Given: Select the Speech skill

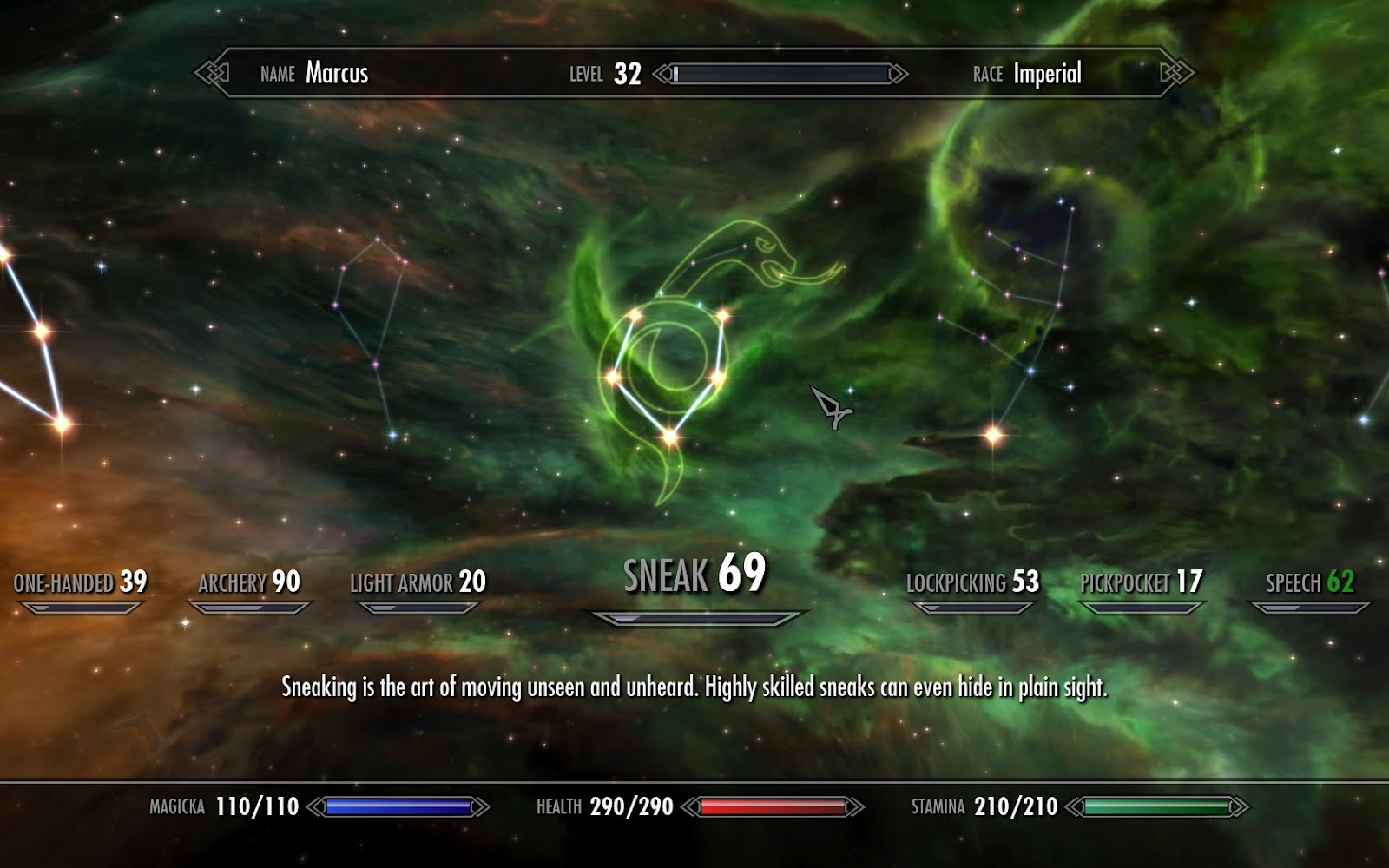Looking at the screenshot, I should pyautogui.click(x=1313, y=584).
